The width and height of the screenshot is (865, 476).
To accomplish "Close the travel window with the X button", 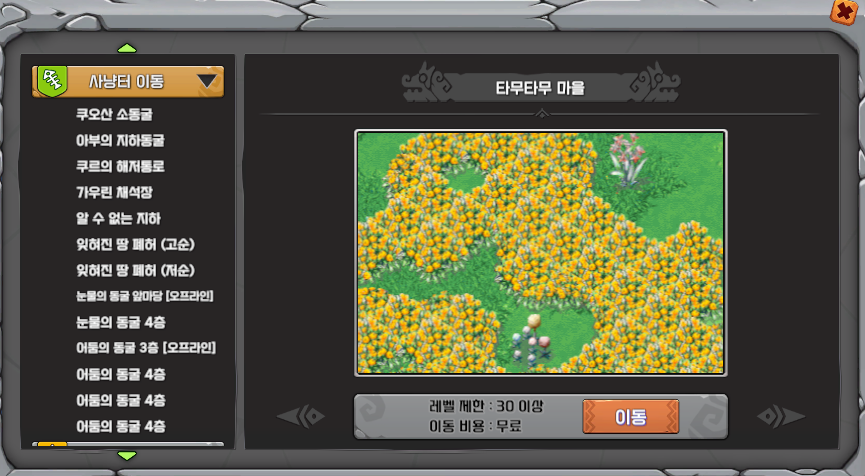I will coord(847,12).
